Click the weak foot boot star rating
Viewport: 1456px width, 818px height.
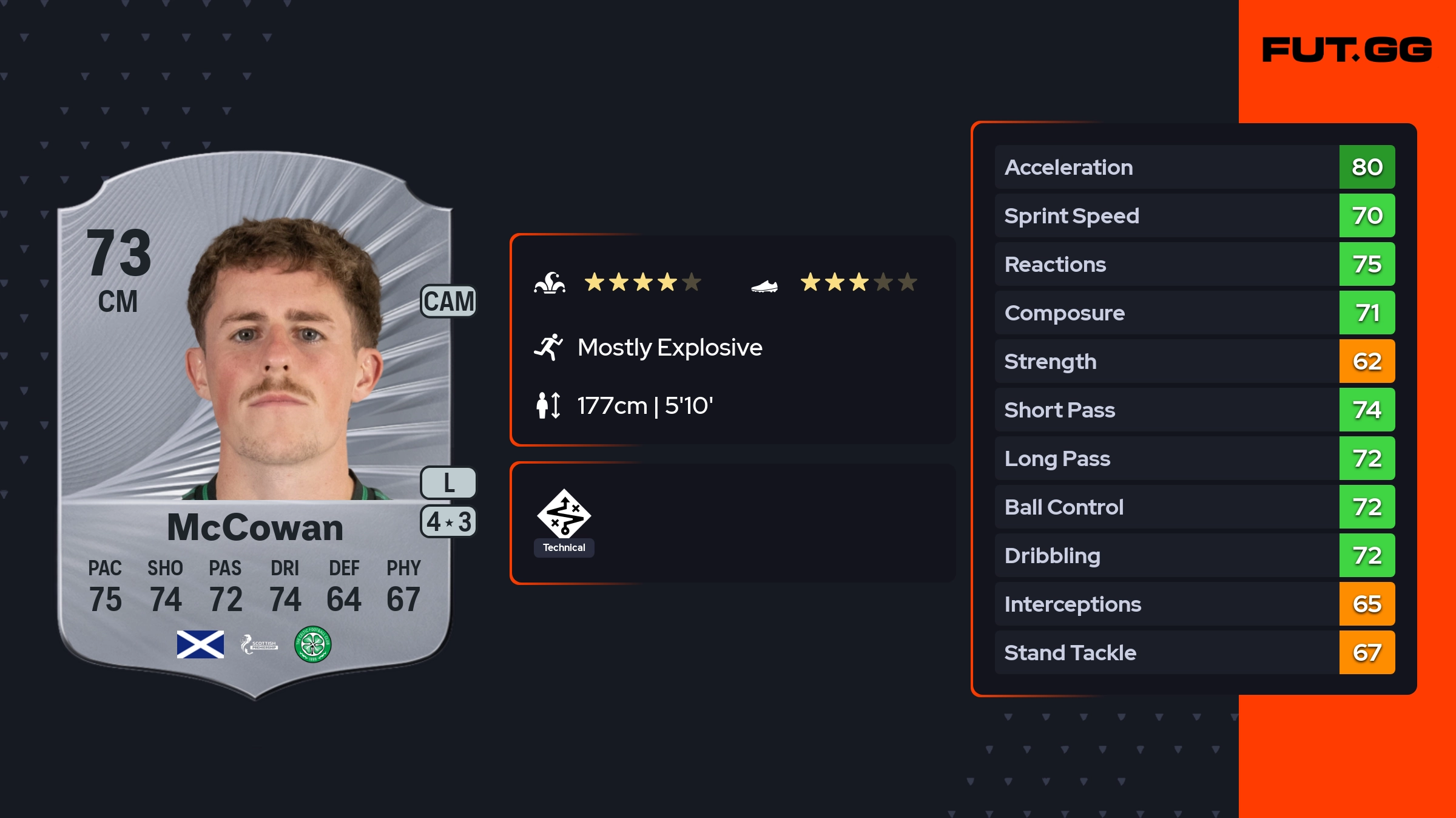click(x=858, y=282)
